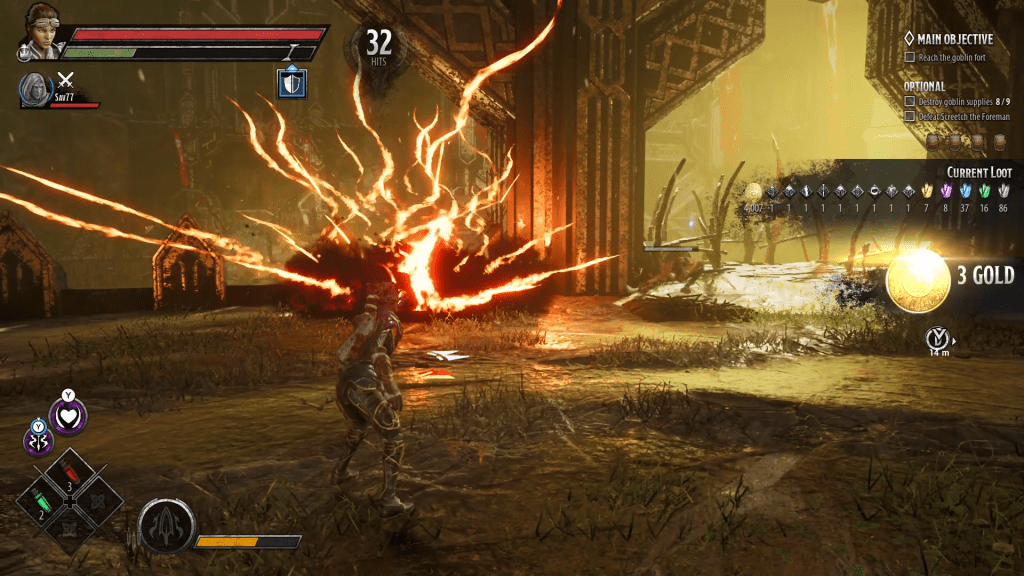1024x576 pixels.
Task: Click the green crystal in Current Loot
Action: point(984,191)
